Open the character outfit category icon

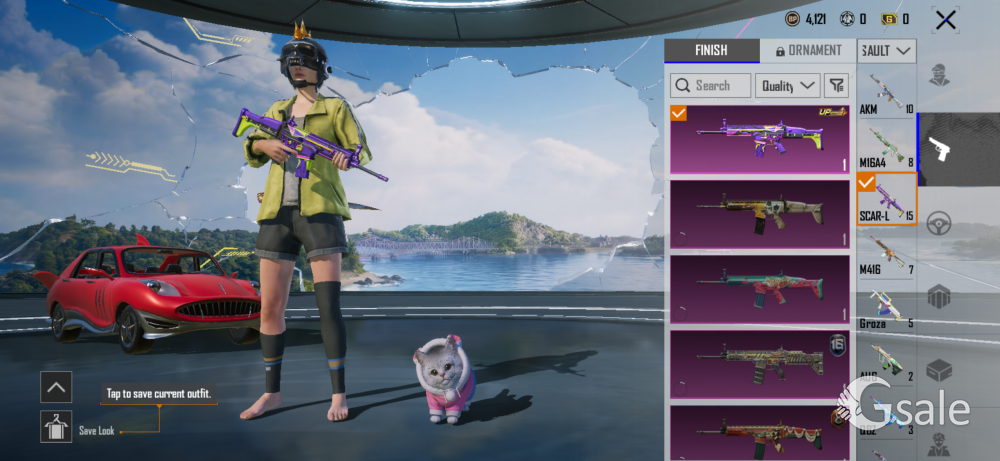(938, 76)
